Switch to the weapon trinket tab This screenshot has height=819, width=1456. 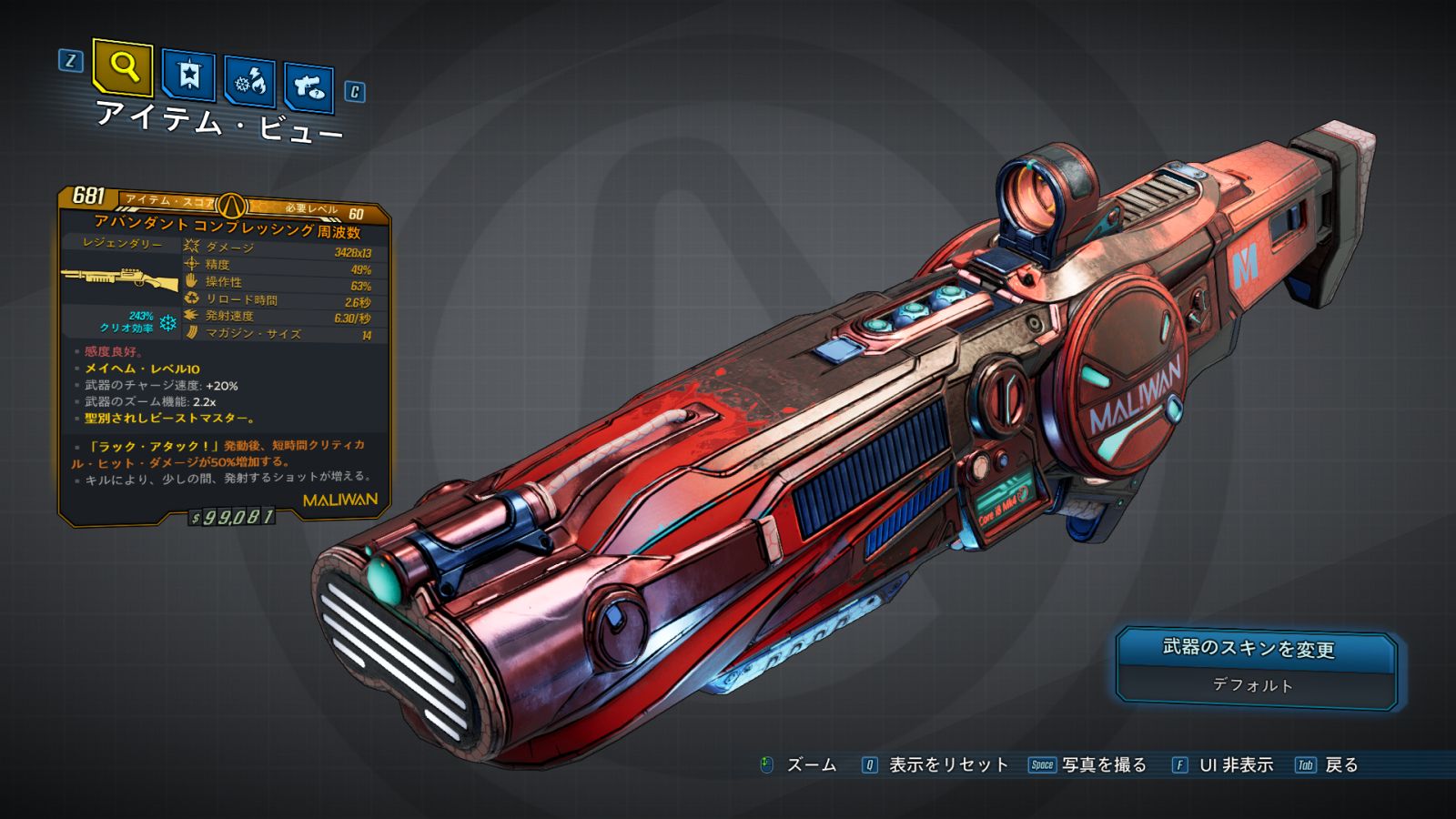coord(308,87)
